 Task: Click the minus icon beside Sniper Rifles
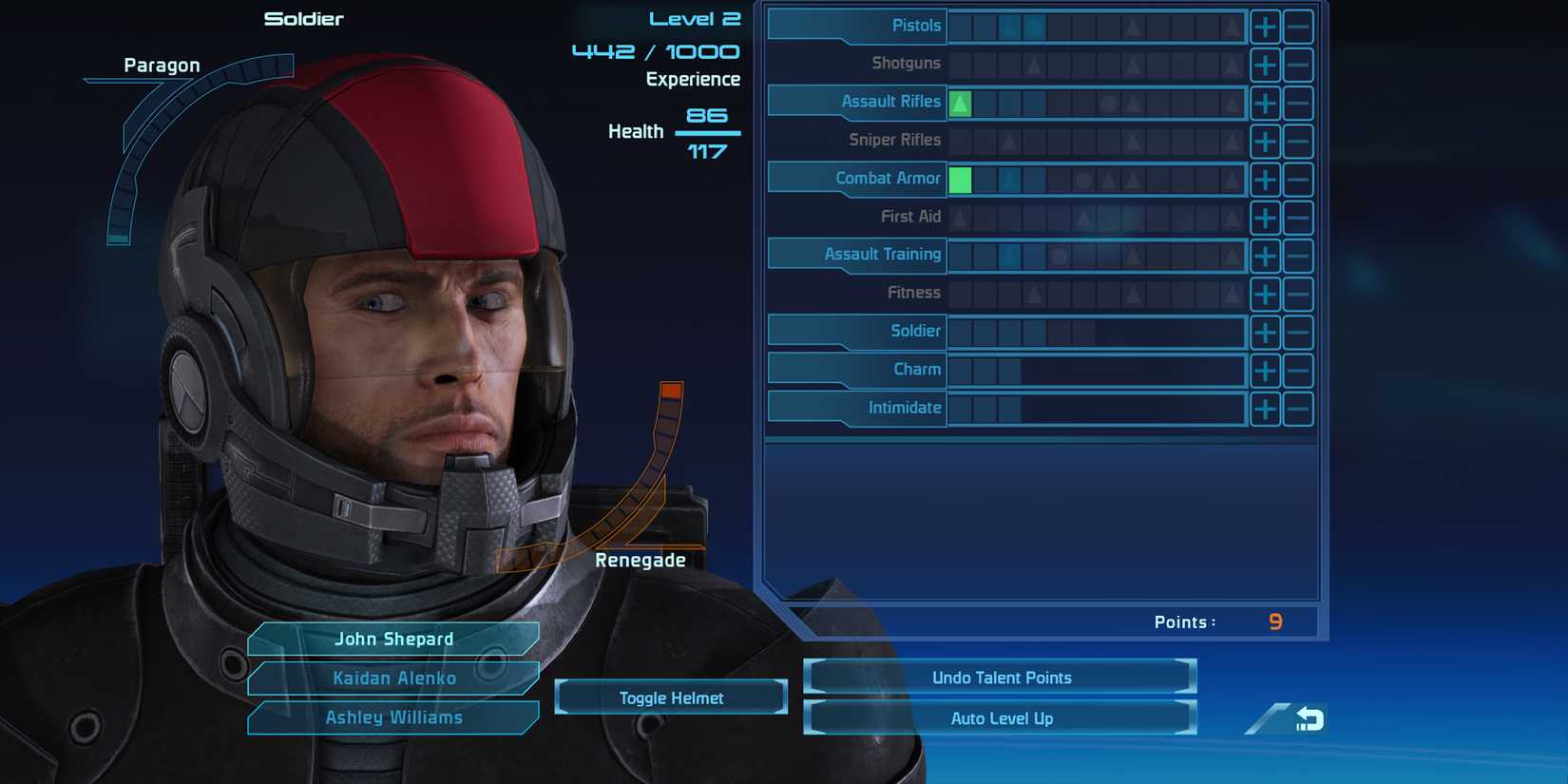(1298, 141)
